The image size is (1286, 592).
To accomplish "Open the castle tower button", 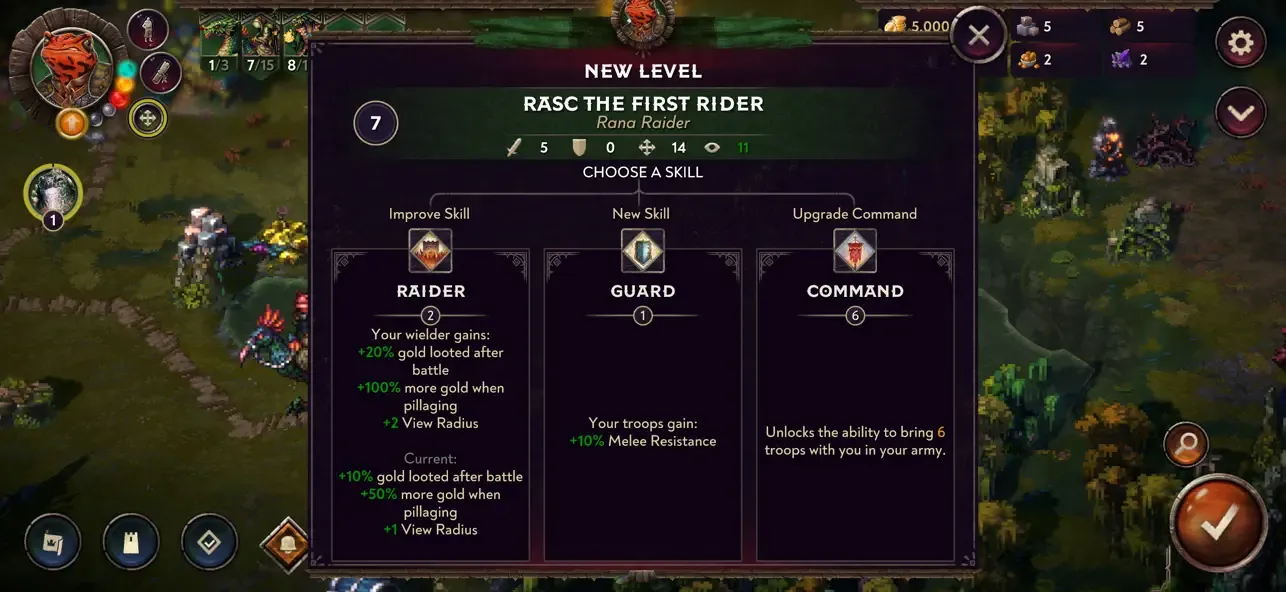I will tap(130, 542).
